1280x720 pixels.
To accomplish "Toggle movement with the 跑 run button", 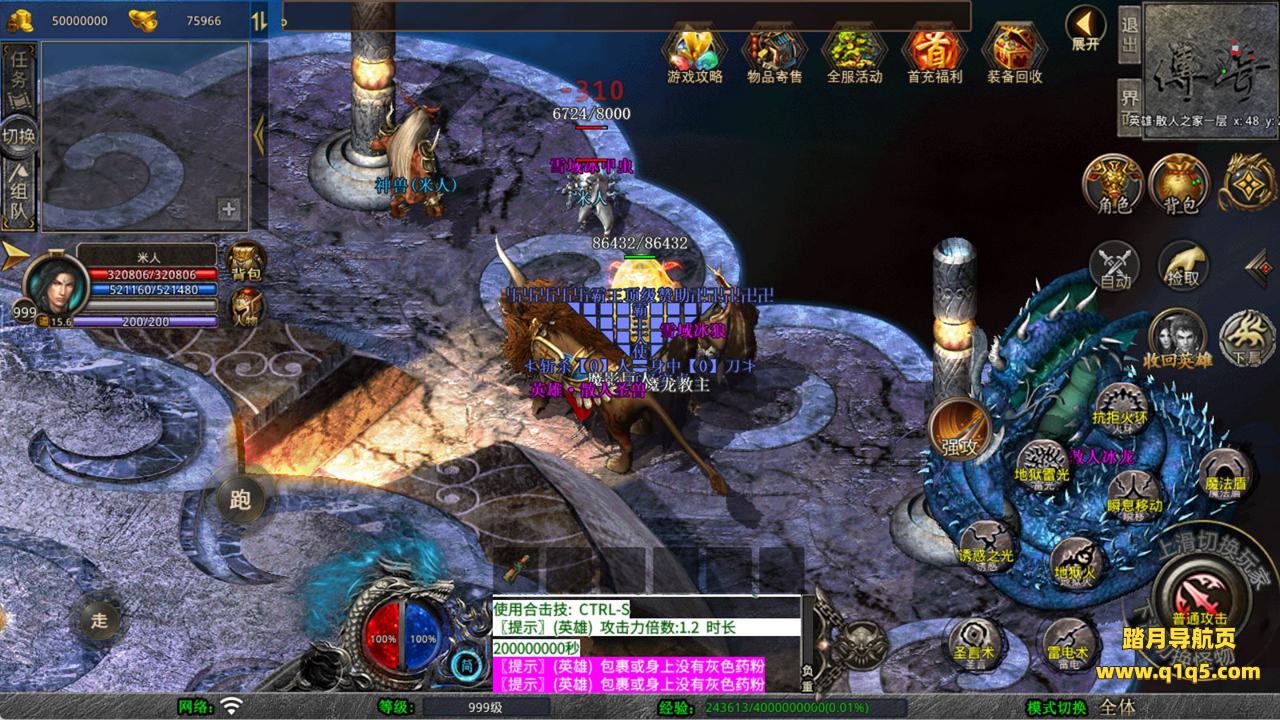I will pos(241,500).
